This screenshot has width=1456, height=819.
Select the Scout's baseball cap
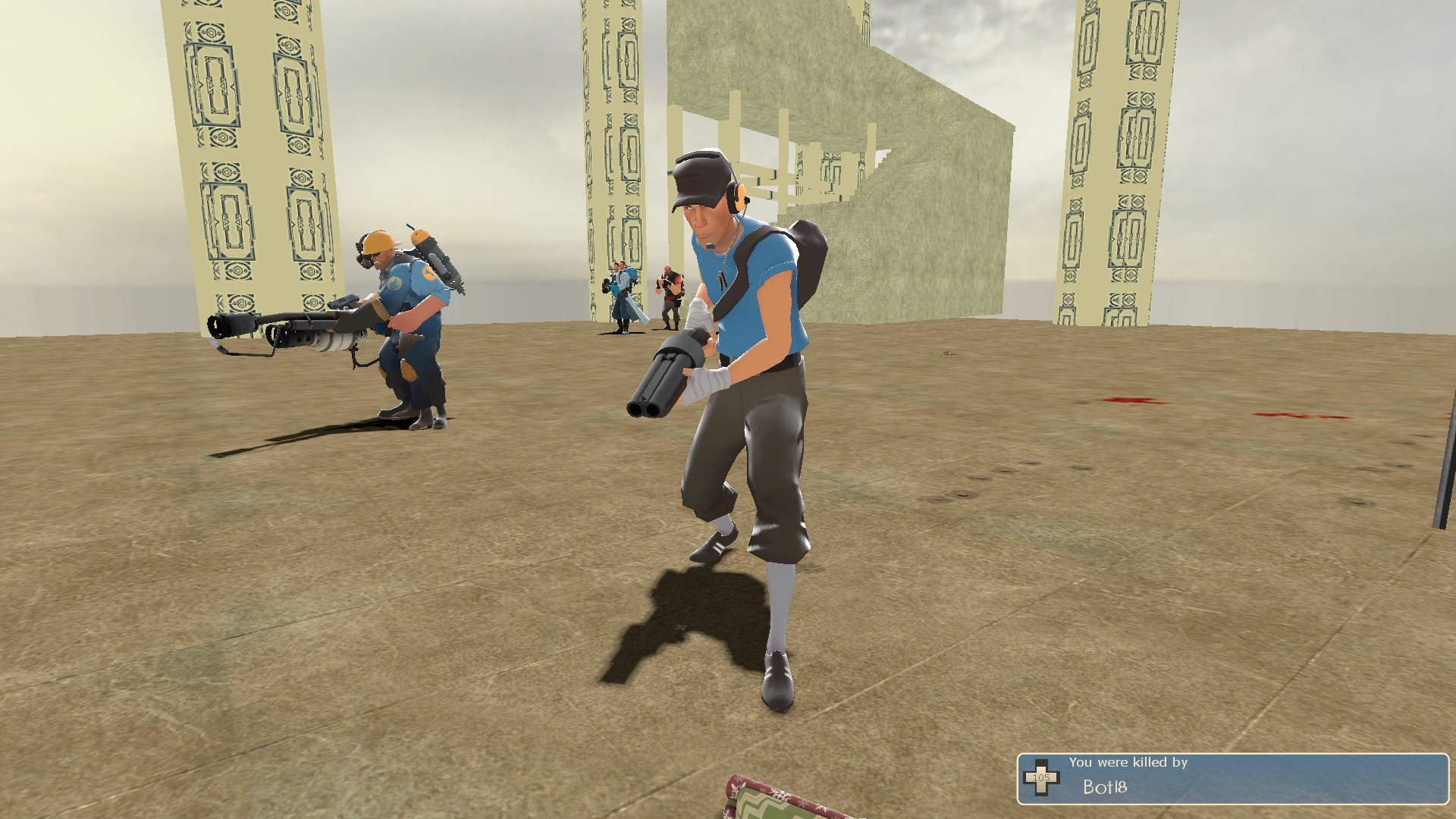click(699, 174)
